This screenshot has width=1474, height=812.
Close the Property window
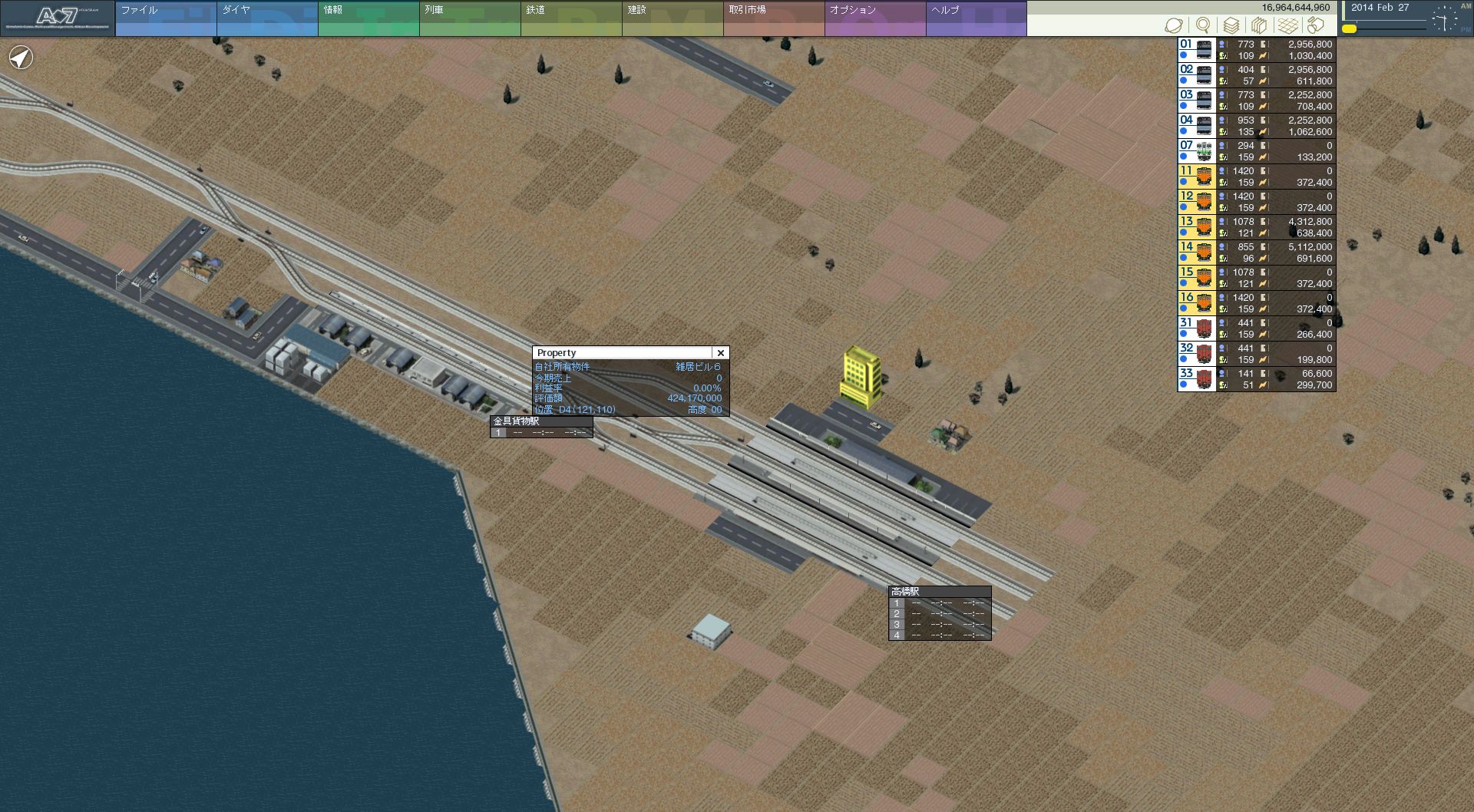tap(720, 353)
